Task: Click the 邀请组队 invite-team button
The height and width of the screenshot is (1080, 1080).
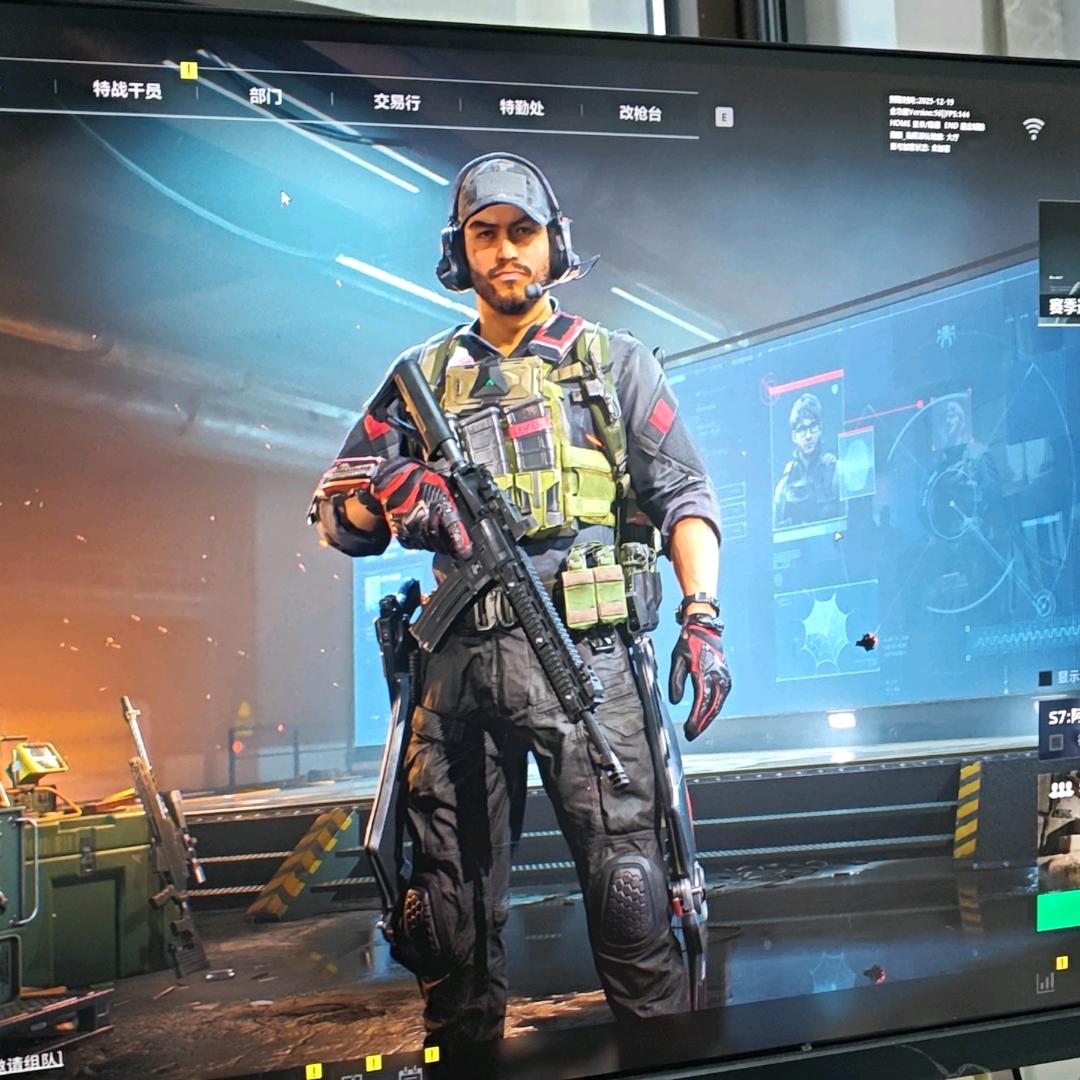Action: tap(32, 1061)
